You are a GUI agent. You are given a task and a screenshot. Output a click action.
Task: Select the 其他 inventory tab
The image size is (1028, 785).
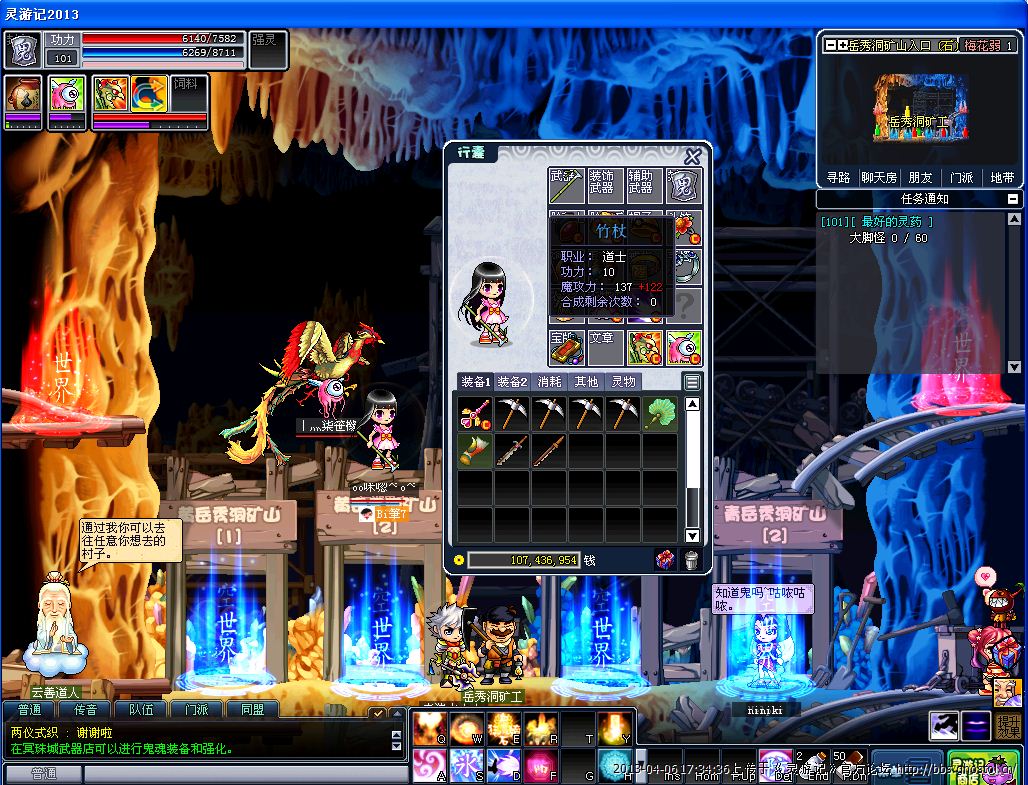click(x=587, y=382)
